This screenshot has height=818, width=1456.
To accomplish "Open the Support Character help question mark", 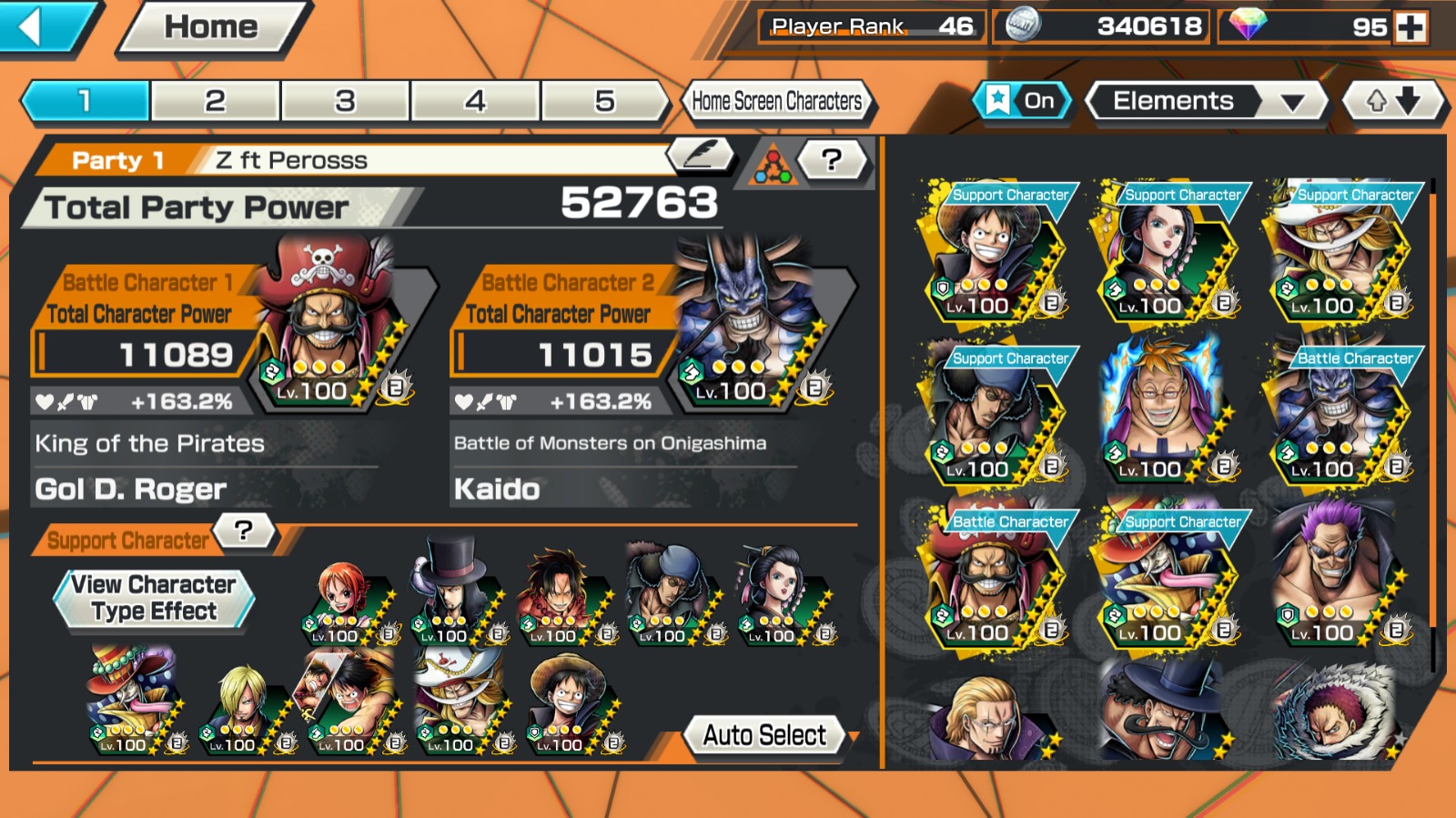I will 243,530.
